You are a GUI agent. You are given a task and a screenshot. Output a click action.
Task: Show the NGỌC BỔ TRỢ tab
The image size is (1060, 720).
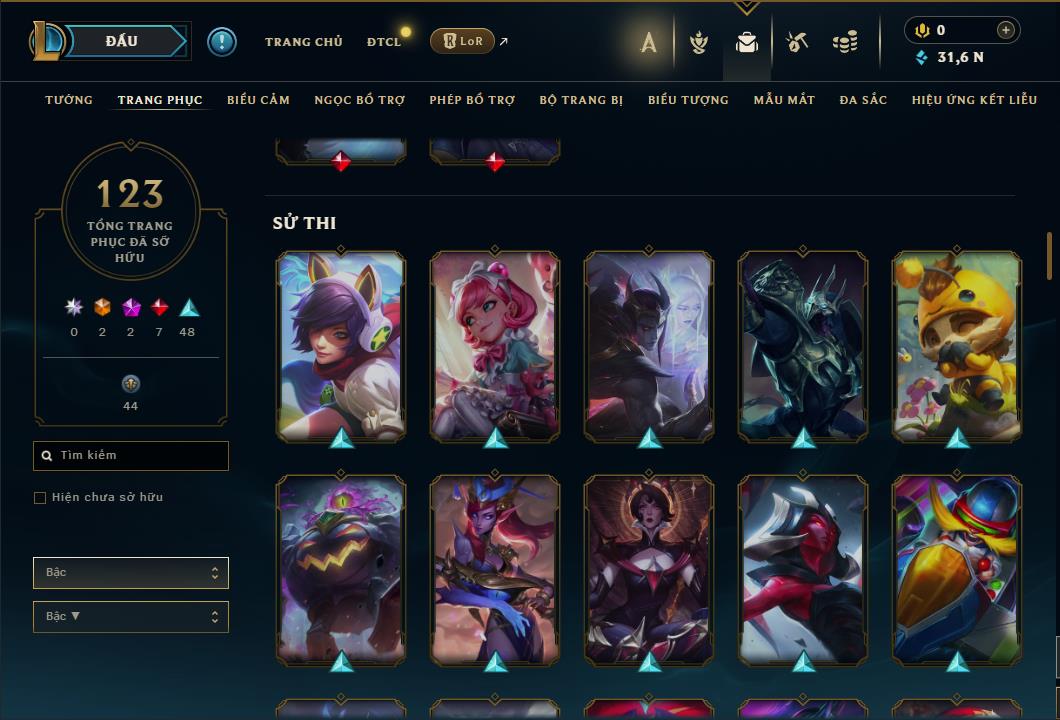click(359, 100)
